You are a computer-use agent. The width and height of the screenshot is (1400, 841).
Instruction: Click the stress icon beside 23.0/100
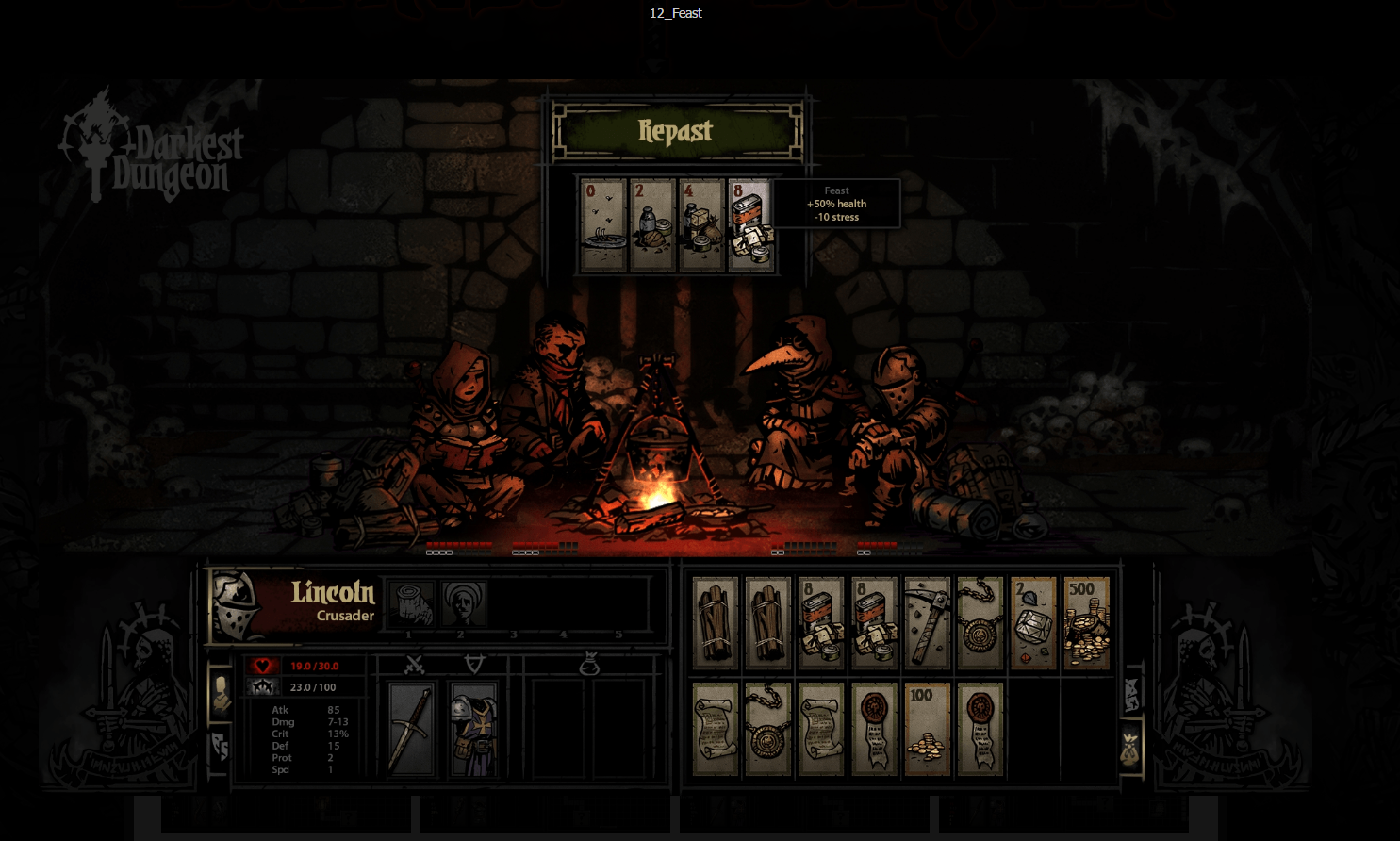pyautogui.click(x=261, y=686)
